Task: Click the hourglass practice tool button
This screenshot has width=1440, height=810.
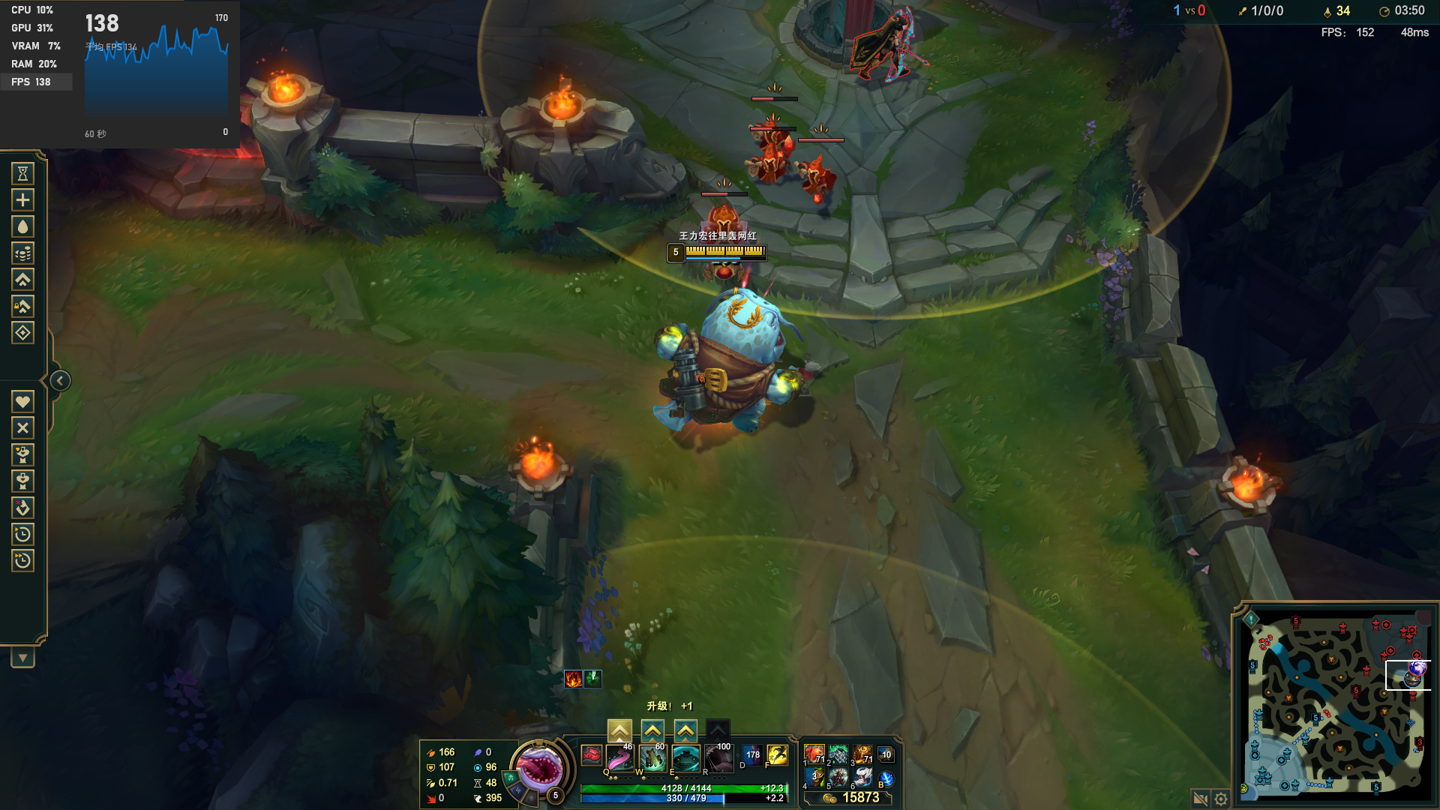Action: pos(23,174)
